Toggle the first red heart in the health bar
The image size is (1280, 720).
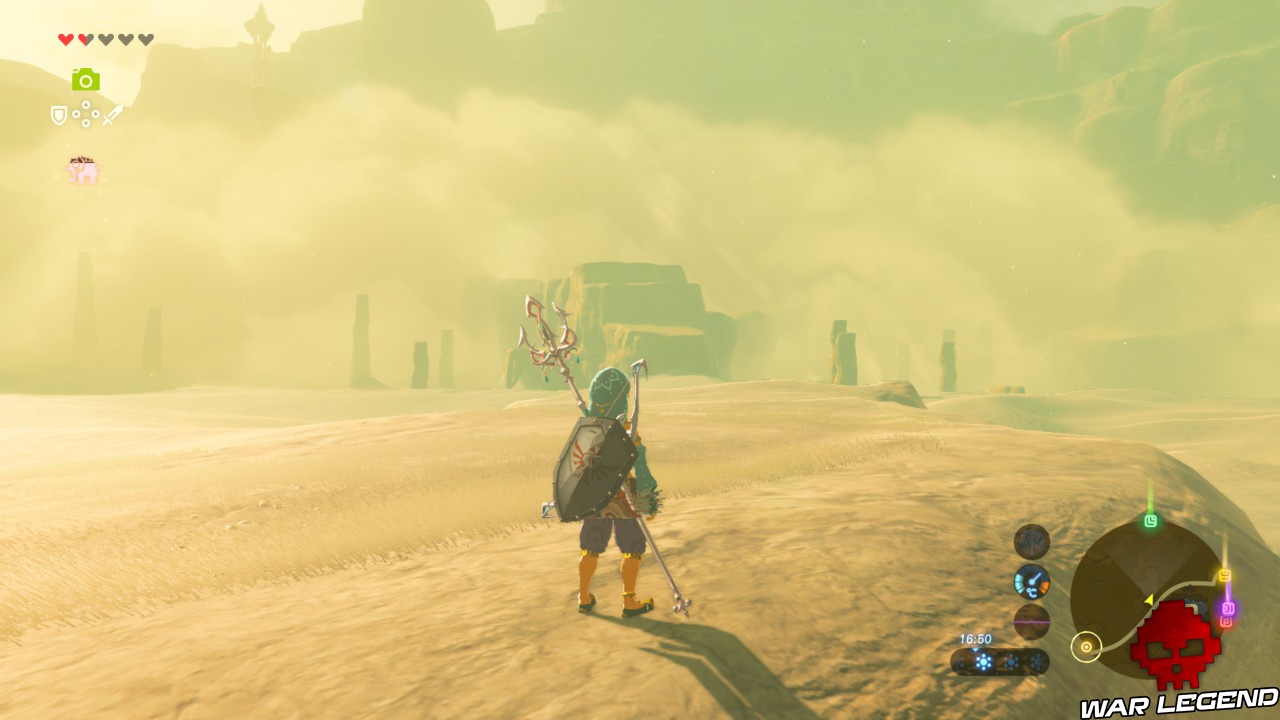(x=65, y=39)
